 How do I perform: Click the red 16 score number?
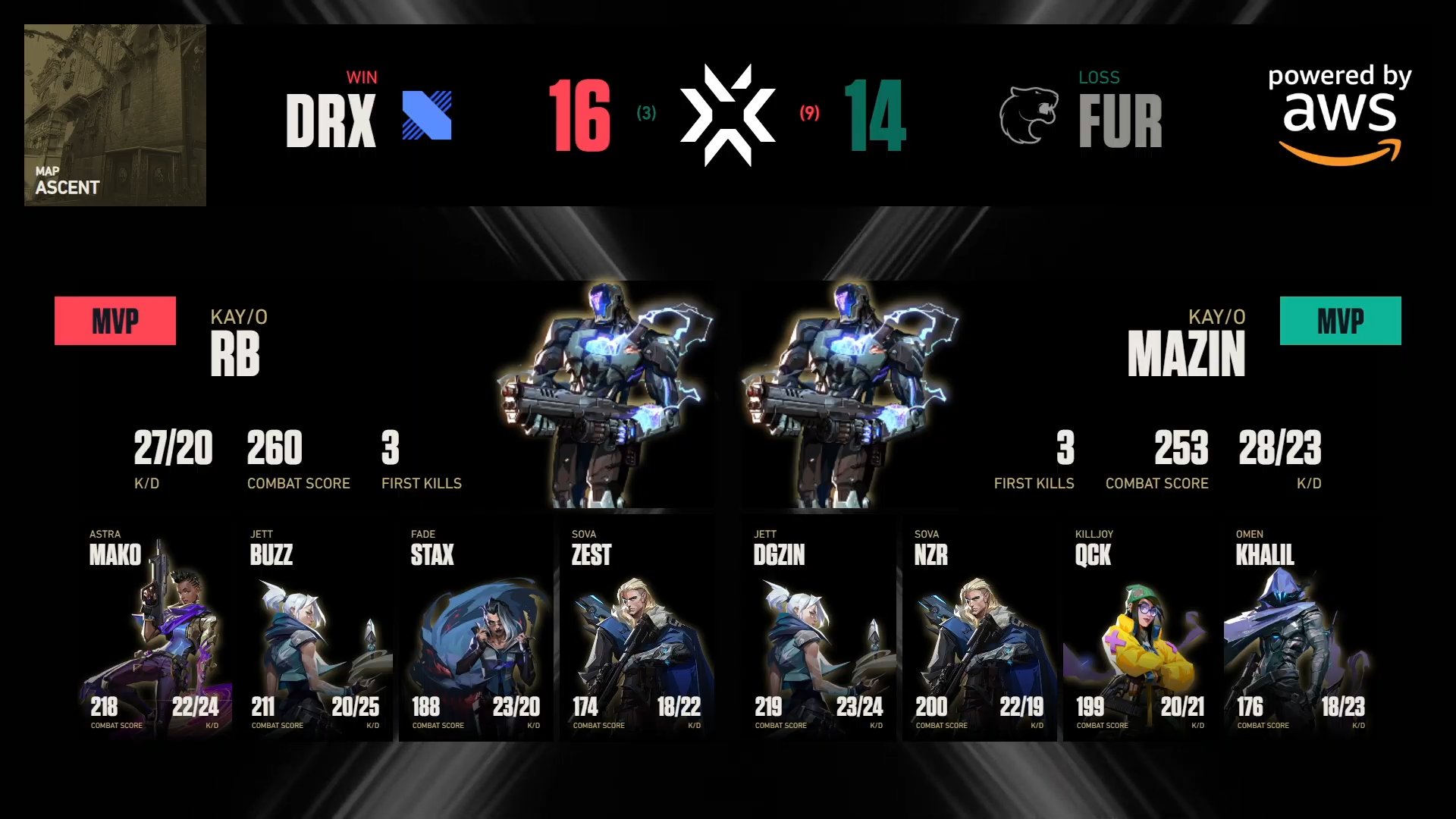[x=579, y=115]
